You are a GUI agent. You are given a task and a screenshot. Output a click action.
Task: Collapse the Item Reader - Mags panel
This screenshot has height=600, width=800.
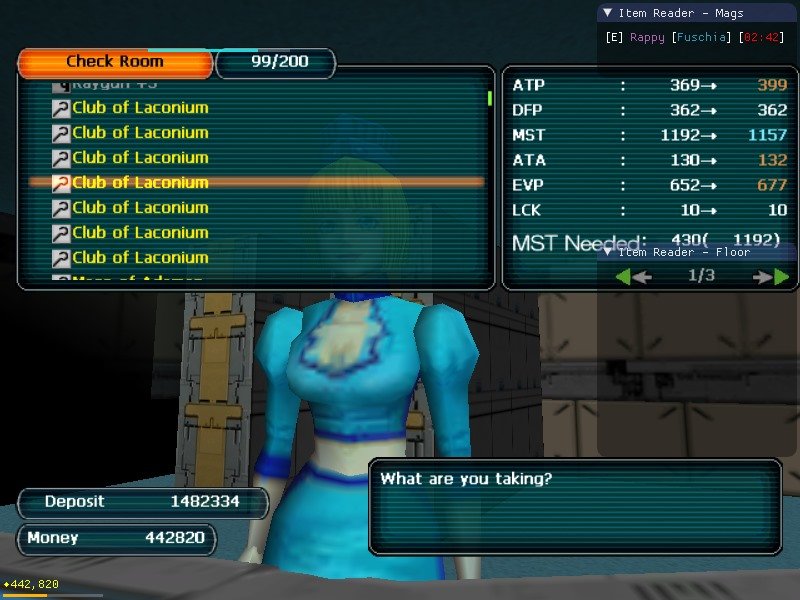pyautogui.click(x=607, y=13)
